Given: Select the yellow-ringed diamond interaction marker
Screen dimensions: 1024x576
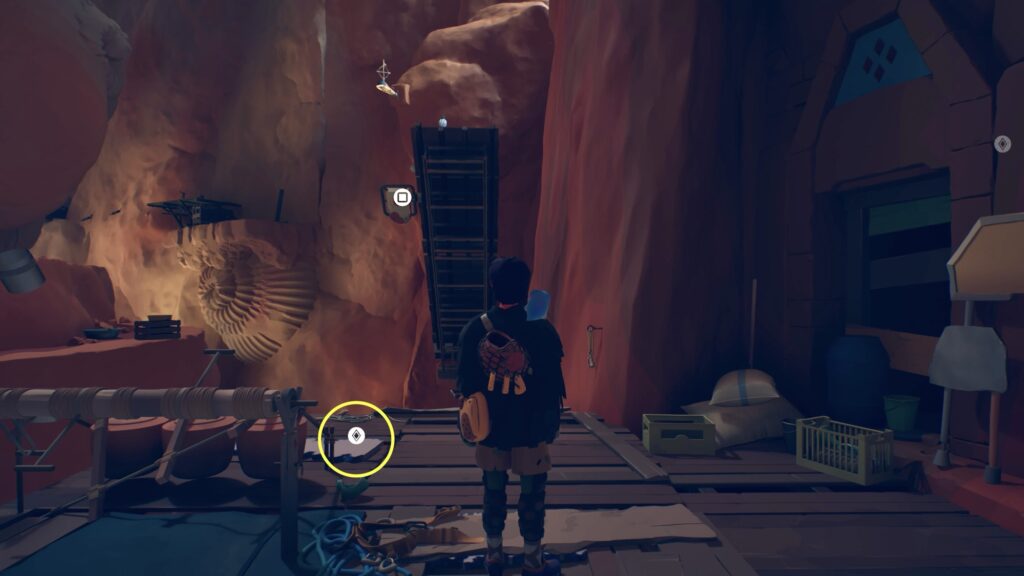Looking at the screenshot, I should pos(355,437).
